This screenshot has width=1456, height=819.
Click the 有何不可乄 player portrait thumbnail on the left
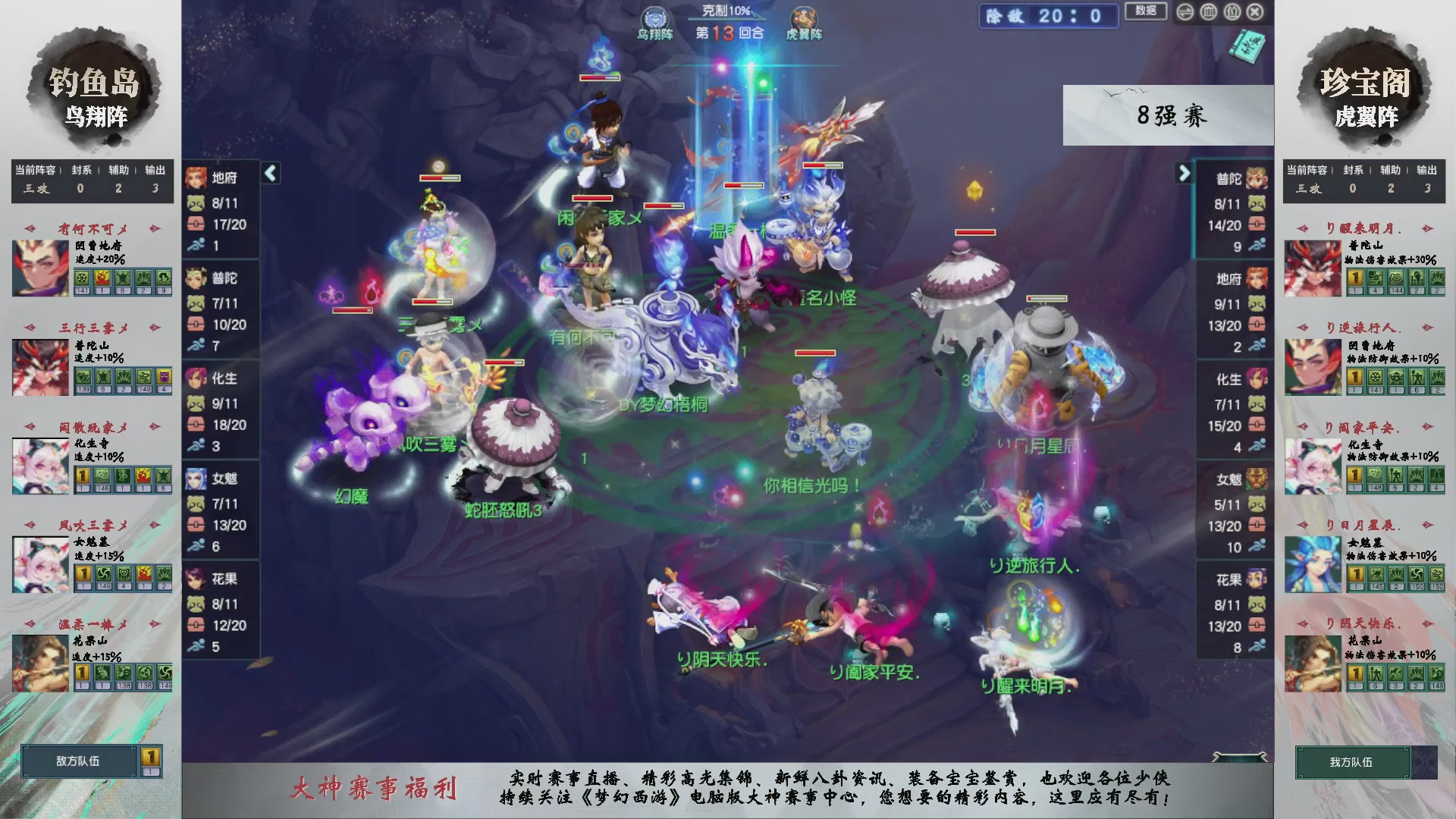[39, 268]
